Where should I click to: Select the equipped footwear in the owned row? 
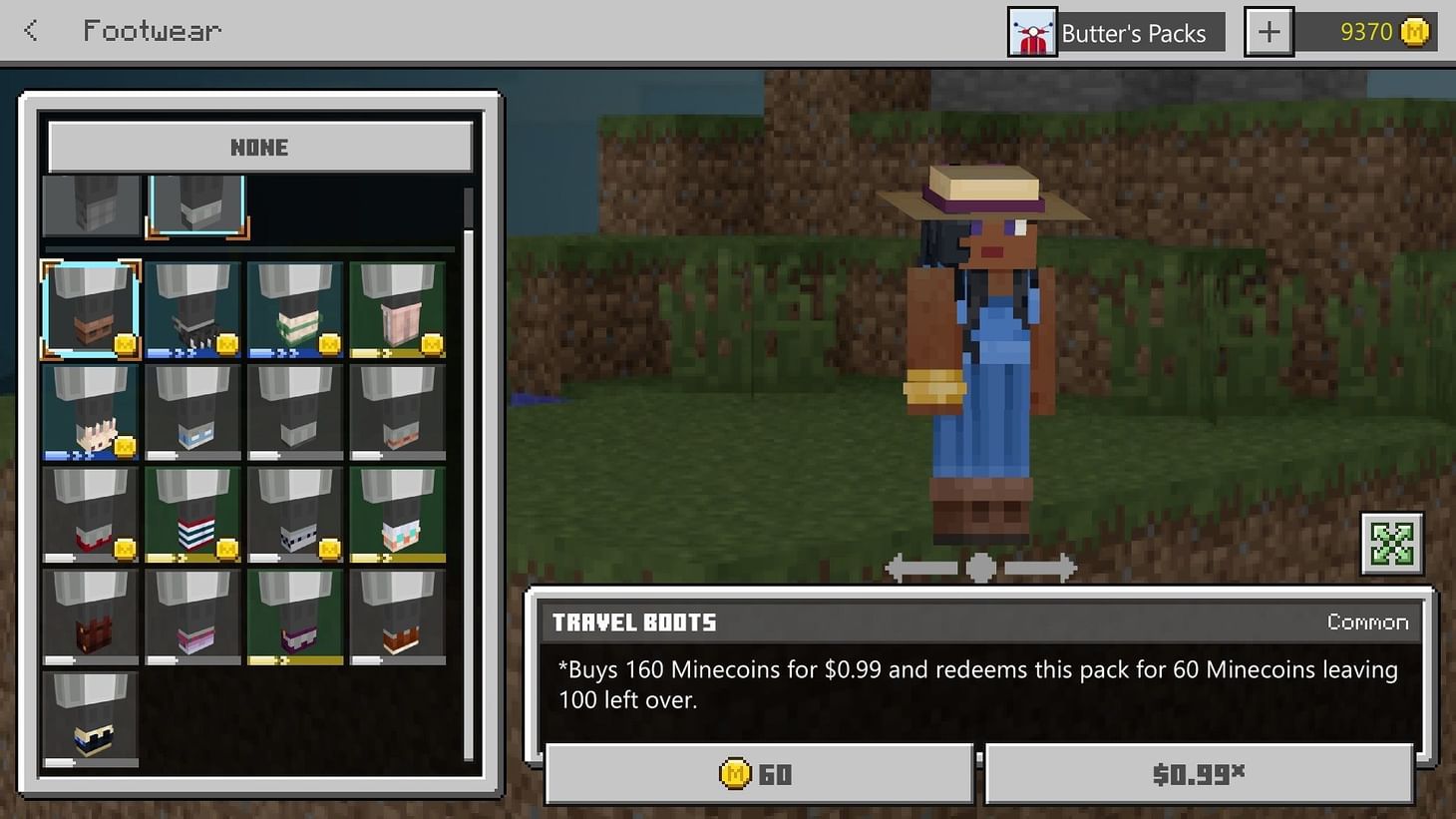(196, 206)
